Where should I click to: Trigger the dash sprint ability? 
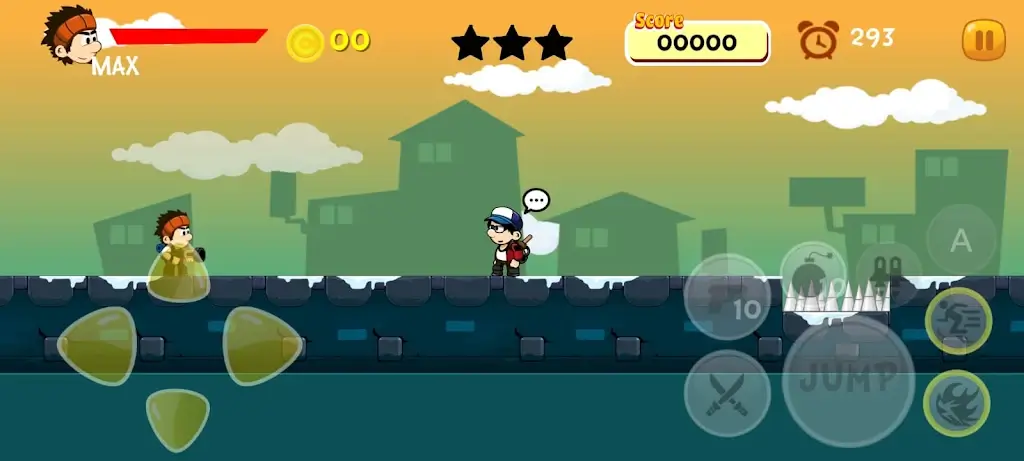(958, 321)
